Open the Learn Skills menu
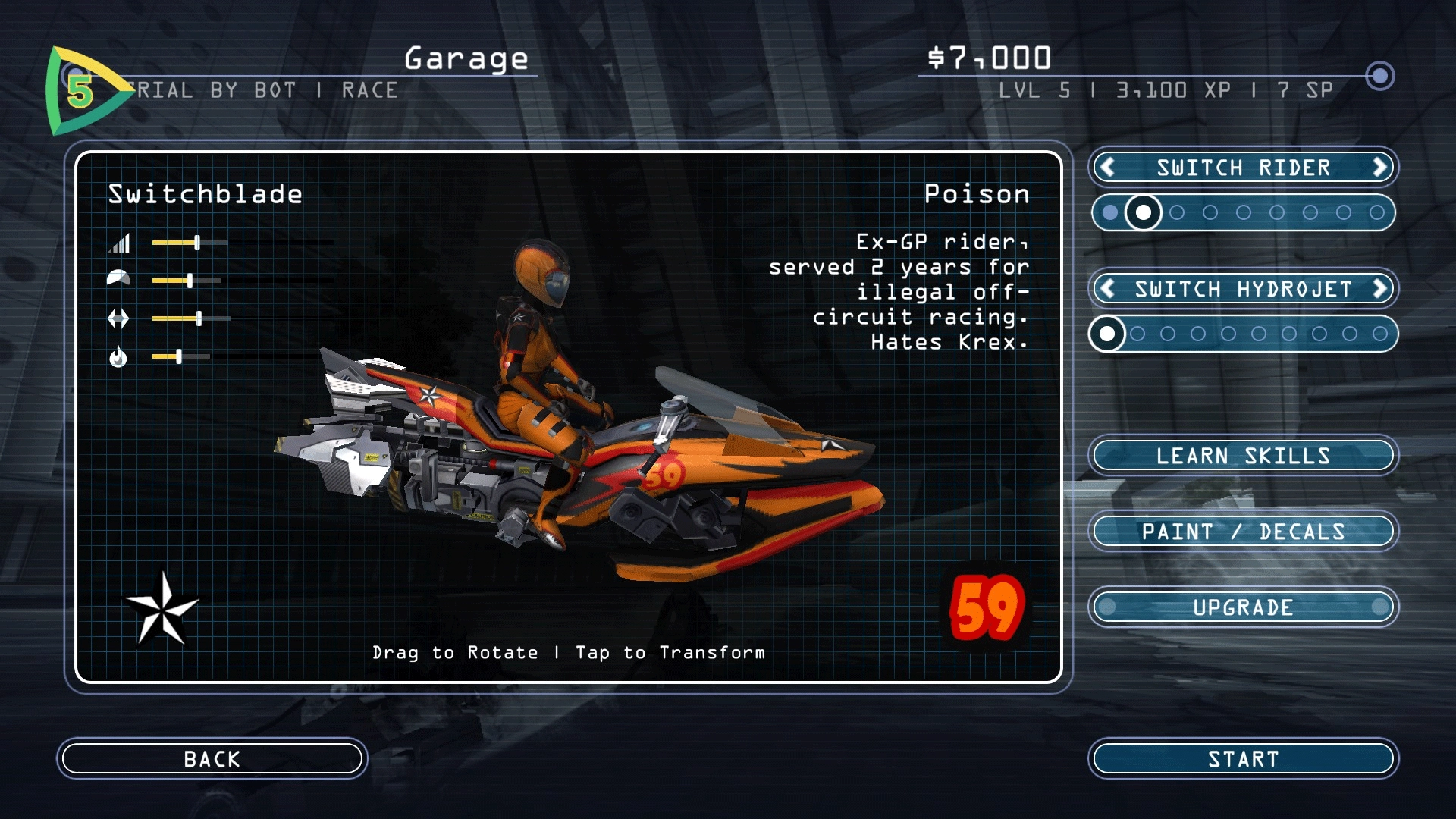 1243,456
